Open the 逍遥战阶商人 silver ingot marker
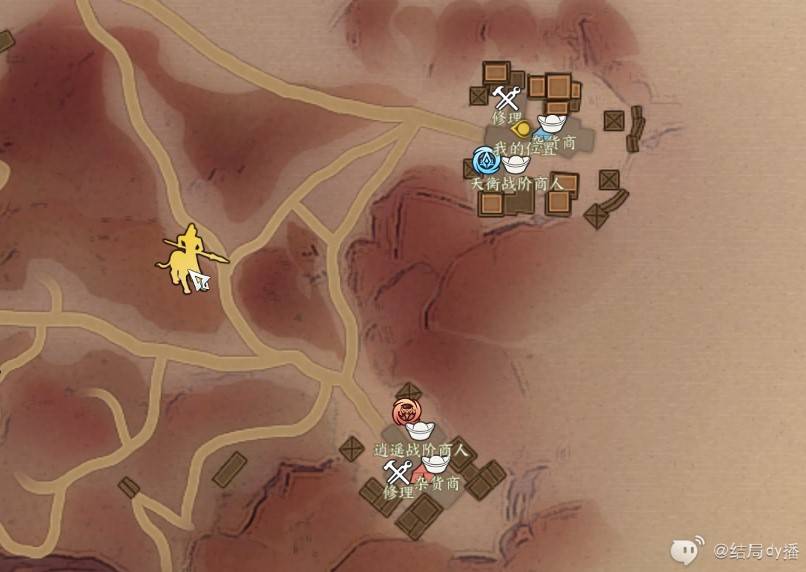This screenshot has width=806, height=572. coord(417,430)
